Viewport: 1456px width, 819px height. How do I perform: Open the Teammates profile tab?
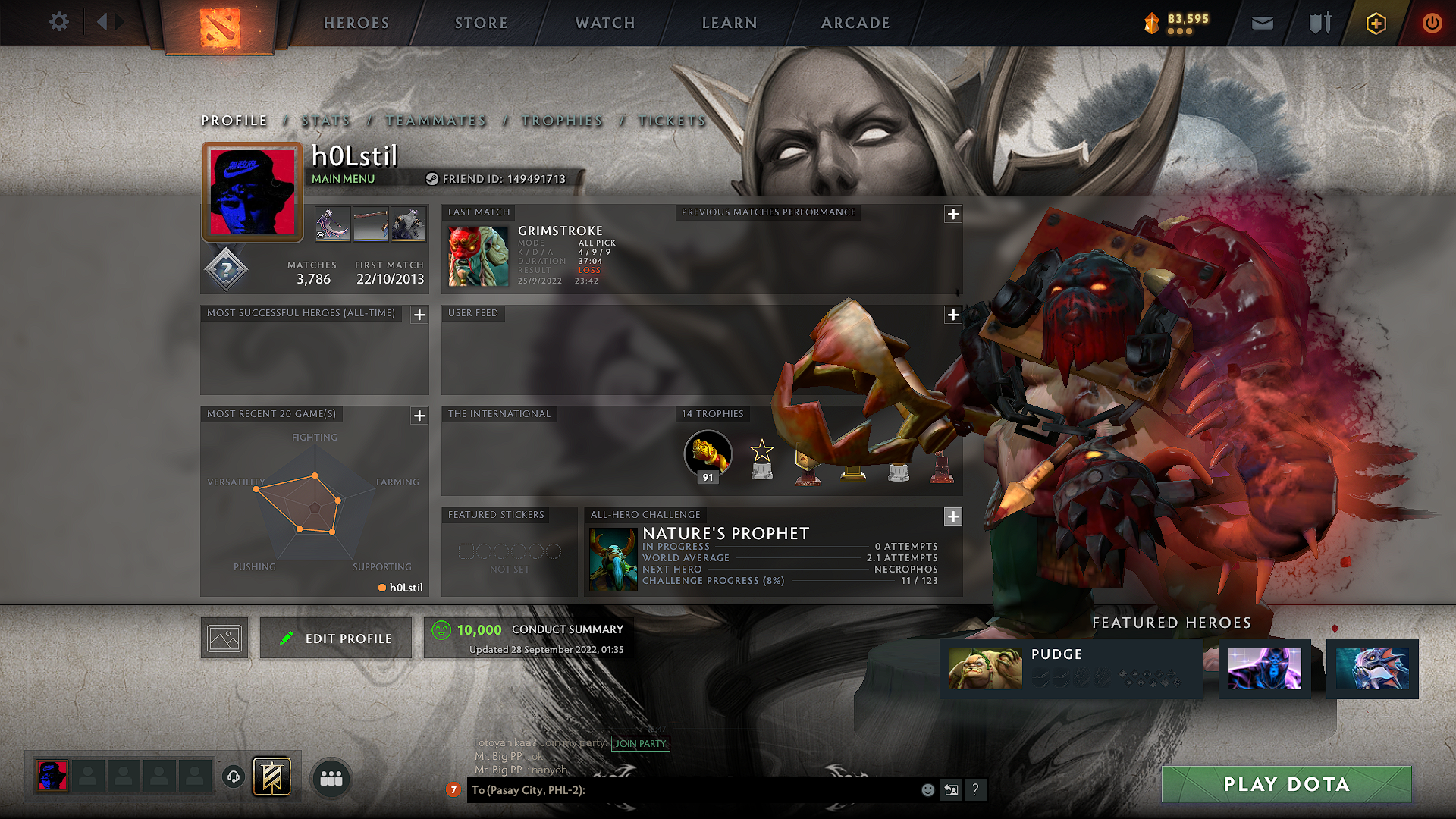pos(436,121)
